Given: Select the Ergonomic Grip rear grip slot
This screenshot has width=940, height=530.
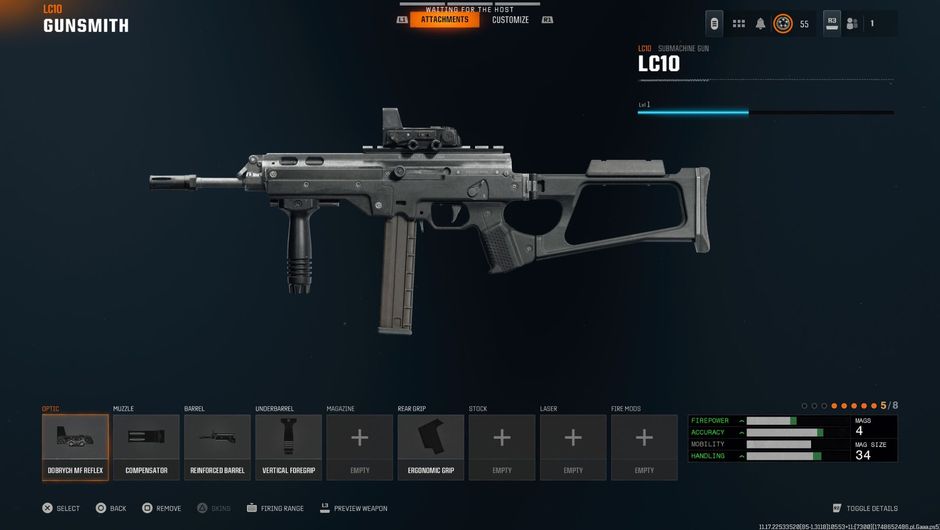Looking at the screenshot, I should [431, 447].
